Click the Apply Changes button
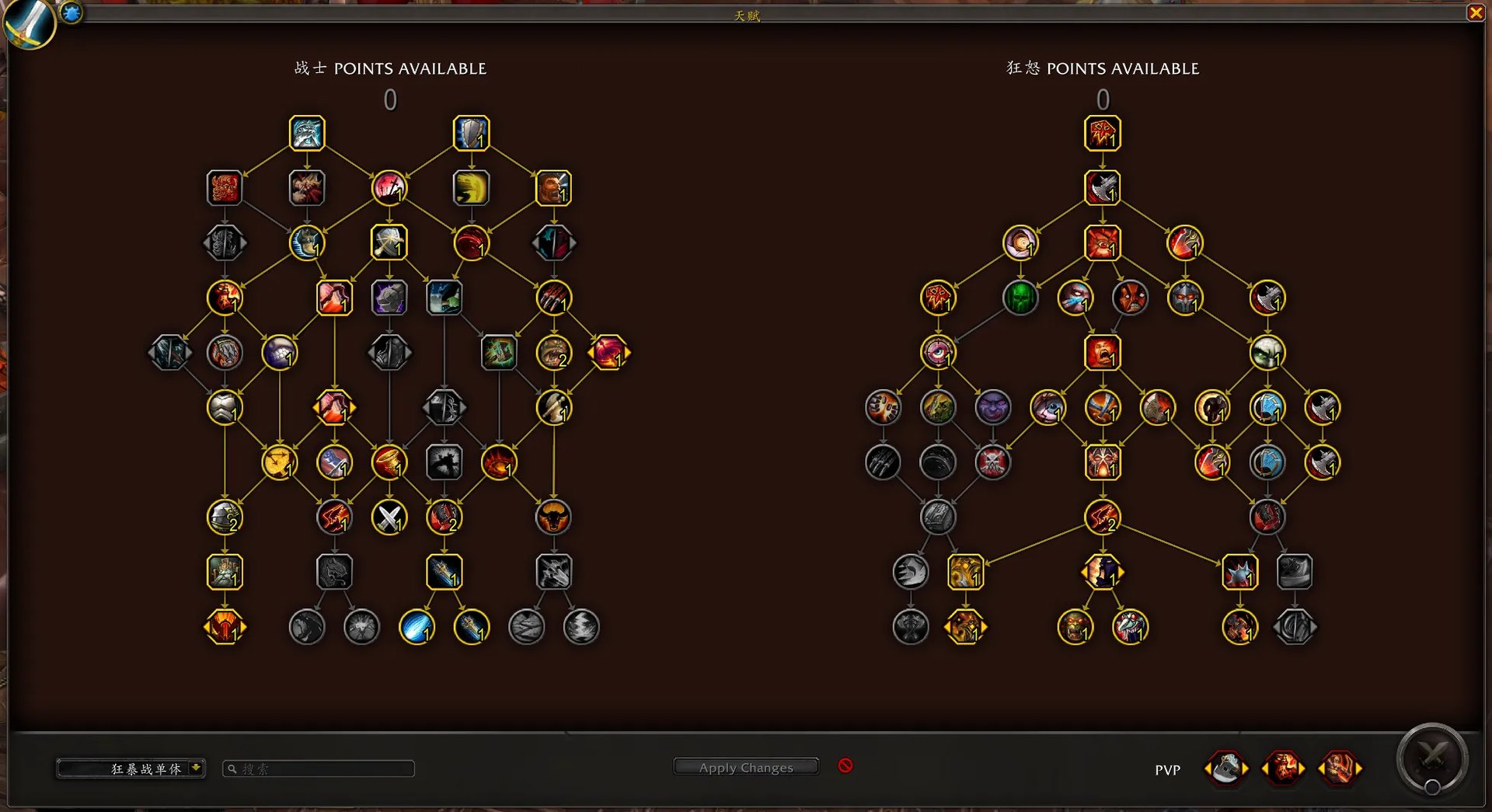This screenshot has width=1492, height=812. coord(746,767)
